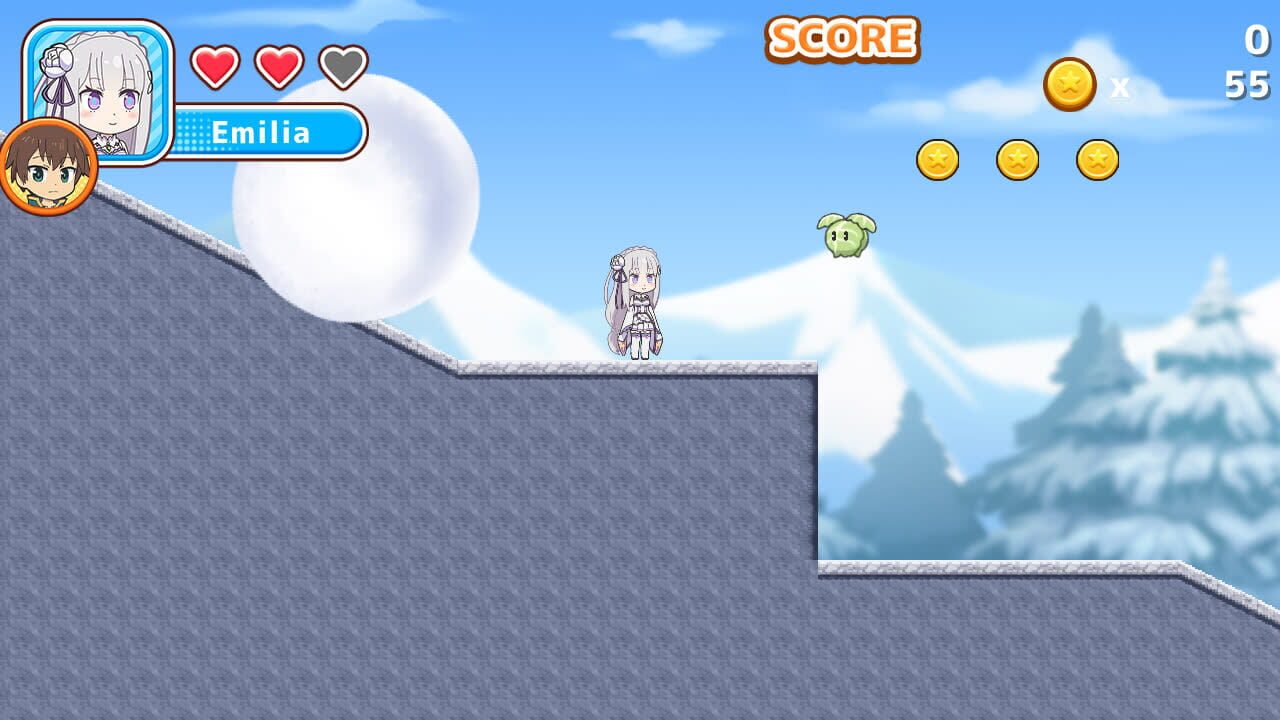Viewport: 1280px width, 720px height.
Task: Click the rightmost floating coin
Action: tap(1100, 158)
